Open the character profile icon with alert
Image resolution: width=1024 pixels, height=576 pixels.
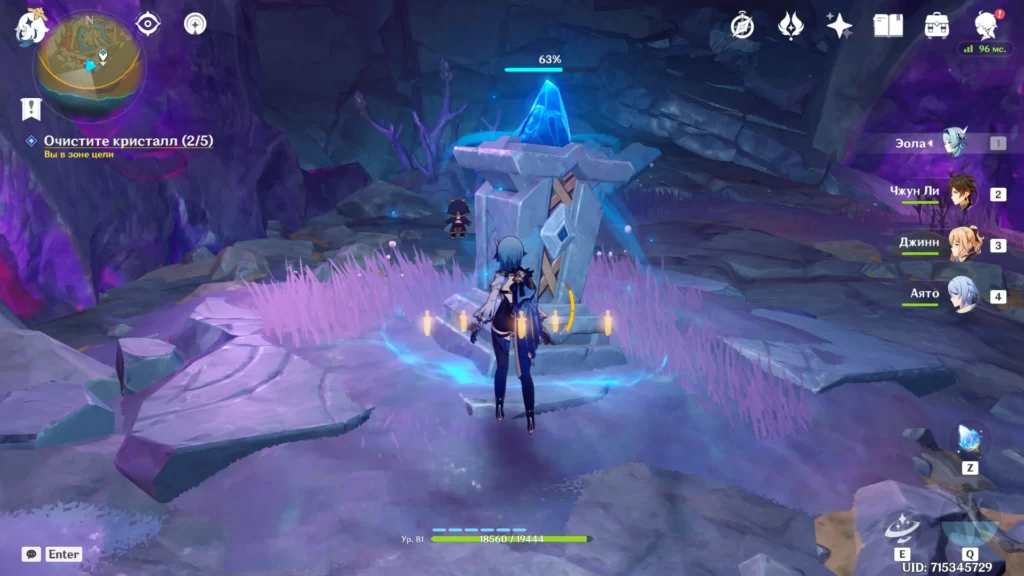(x=986, y=26)
